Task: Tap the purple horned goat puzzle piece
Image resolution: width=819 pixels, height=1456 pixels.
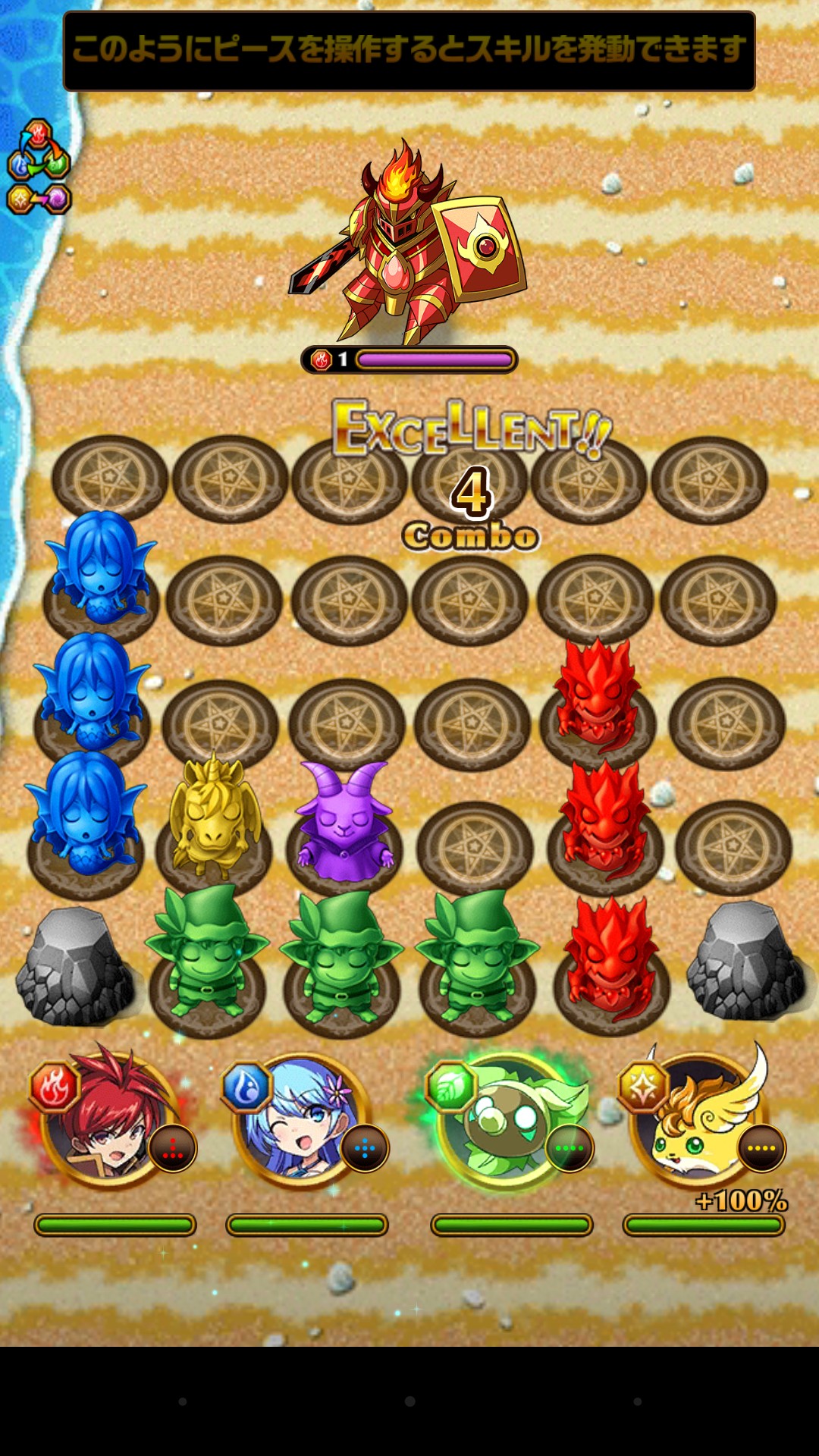Action: [344, 821]
